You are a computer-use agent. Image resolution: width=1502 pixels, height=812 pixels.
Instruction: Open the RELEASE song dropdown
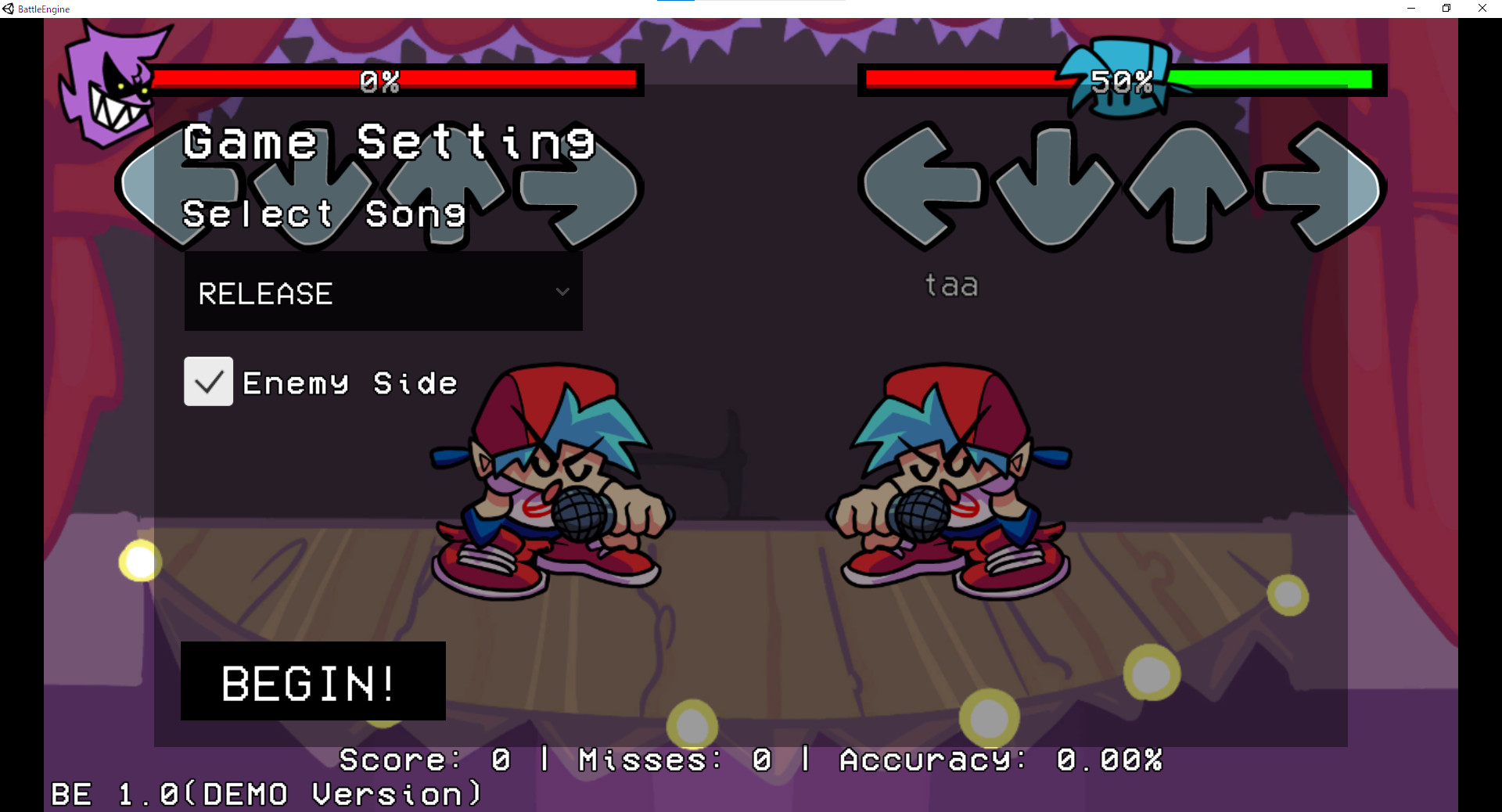(x=383, y=293)
